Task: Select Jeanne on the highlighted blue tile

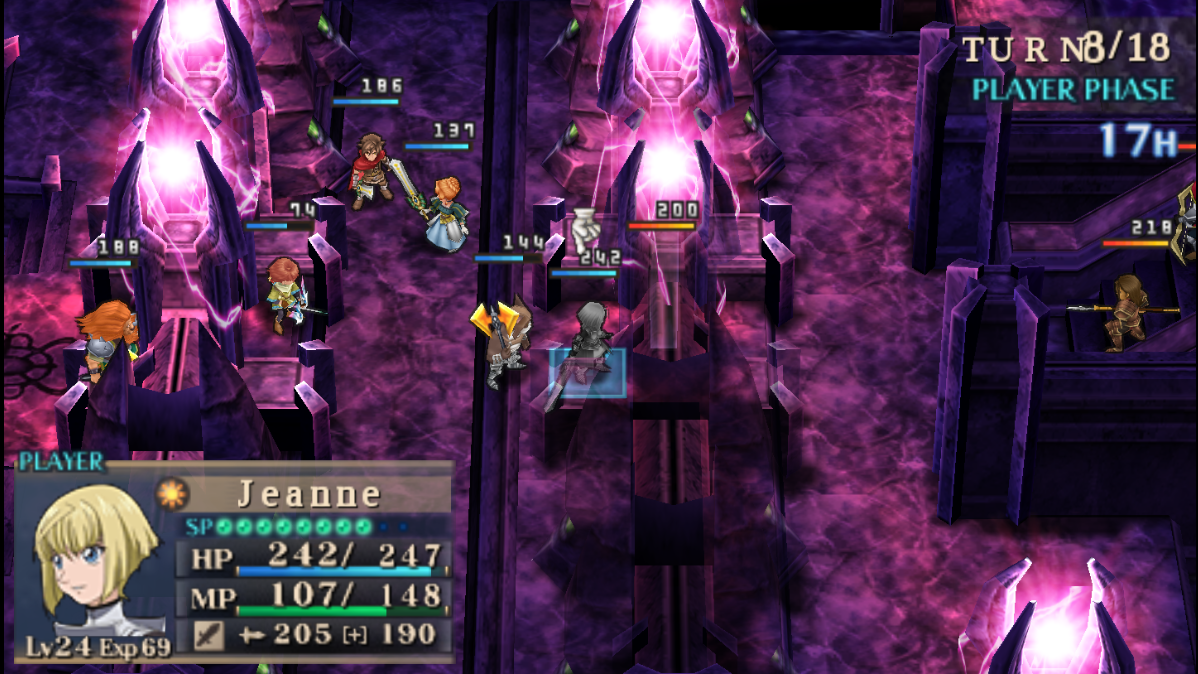Action: pyautogui.click(x=589, y=360)
